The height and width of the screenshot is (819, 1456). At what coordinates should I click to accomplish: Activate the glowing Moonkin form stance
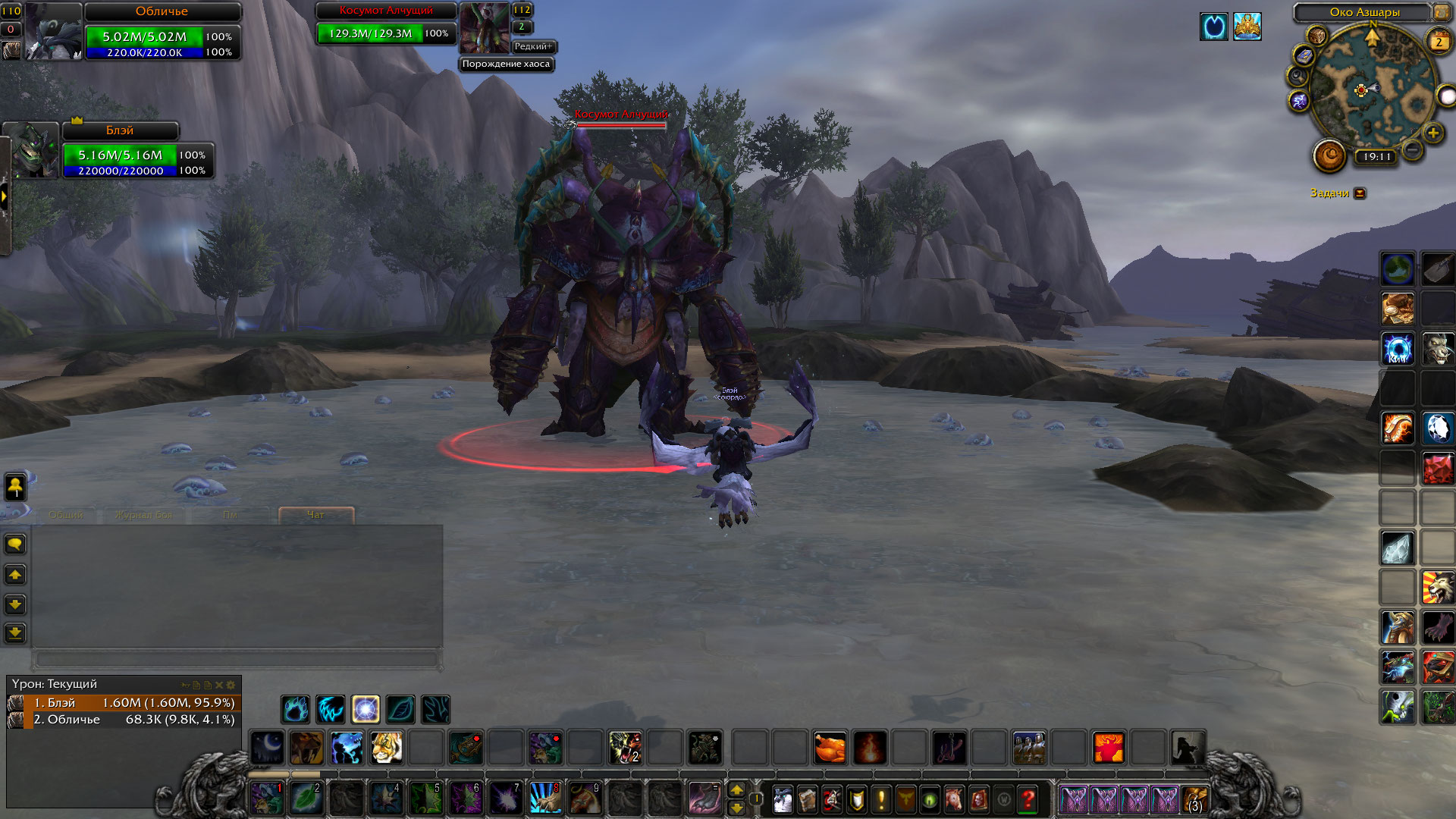coord(366,710)
